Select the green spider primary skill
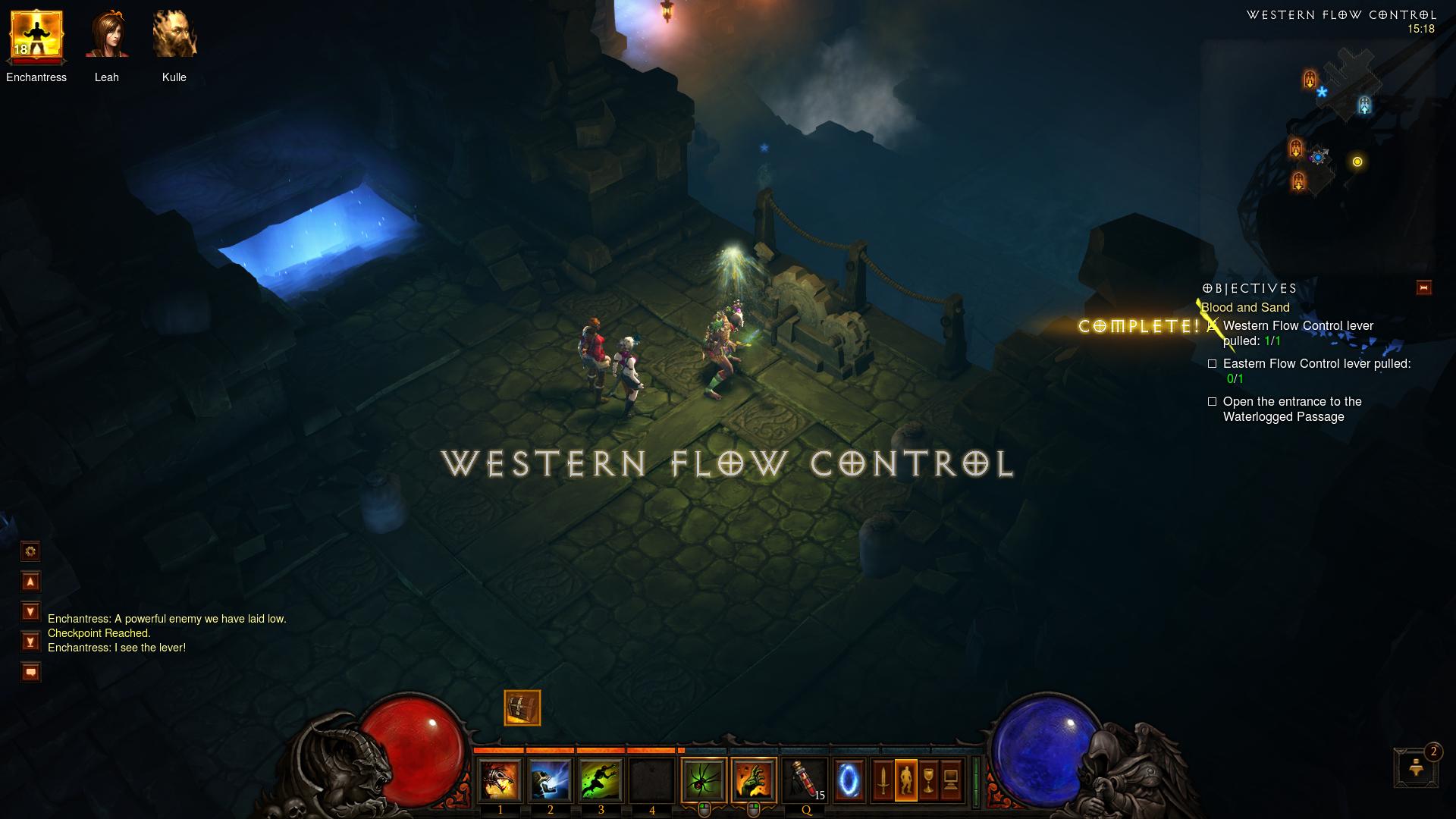 704,780
